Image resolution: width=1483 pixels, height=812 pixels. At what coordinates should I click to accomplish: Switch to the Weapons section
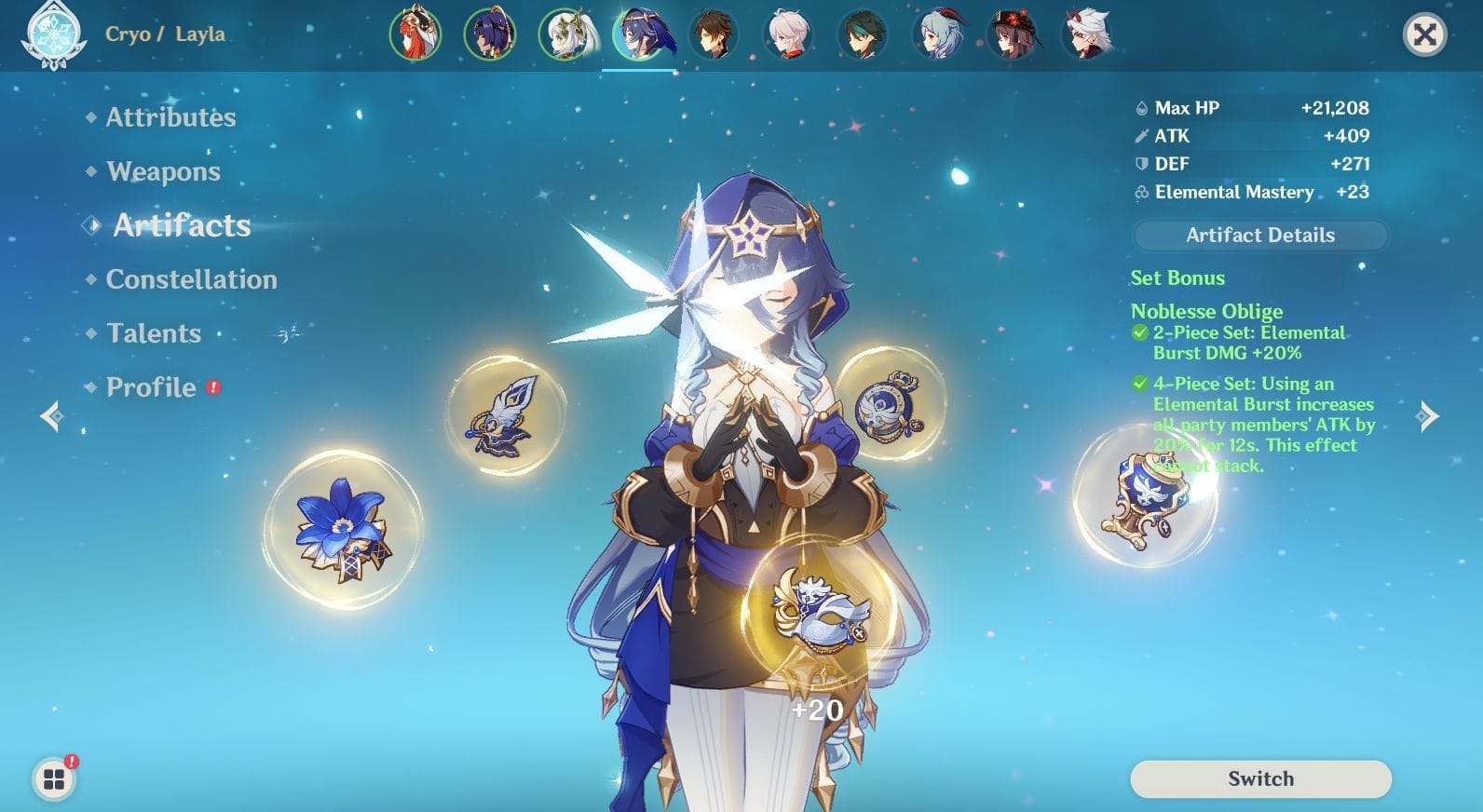[x=163, y=171]
